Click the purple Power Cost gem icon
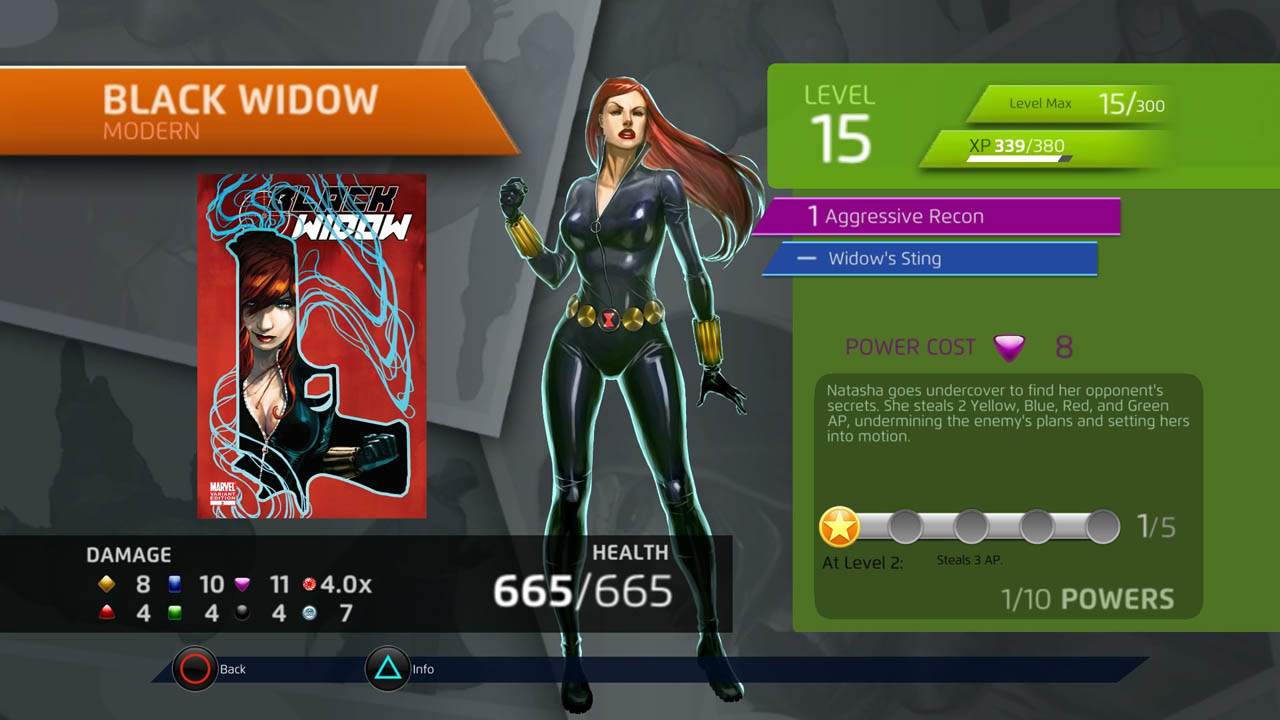Screen dimensions: 1280x720 pos(1010,348)
